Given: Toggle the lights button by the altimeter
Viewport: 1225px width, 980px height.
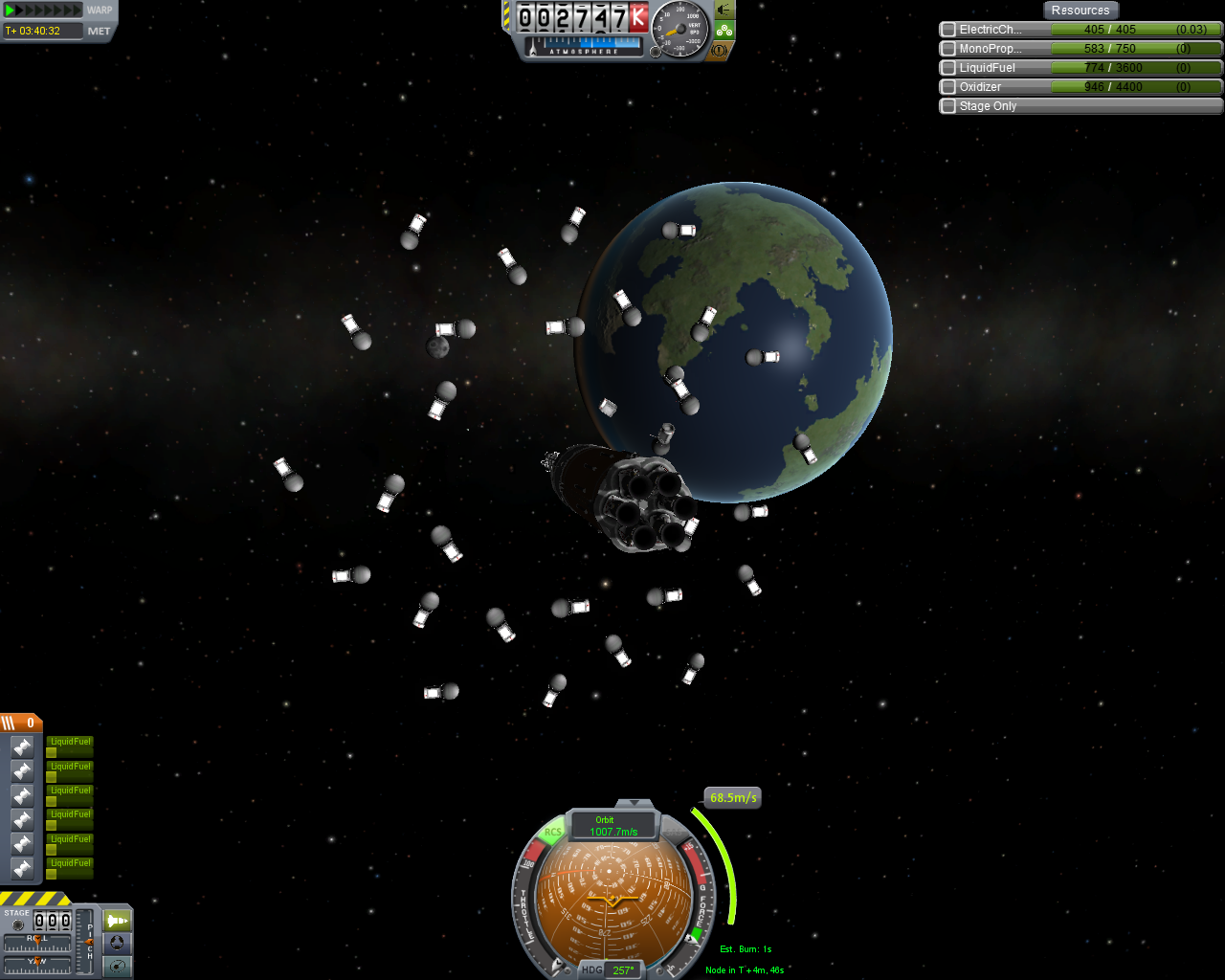Looking at the screenshot, I should [x=724, y=11].
